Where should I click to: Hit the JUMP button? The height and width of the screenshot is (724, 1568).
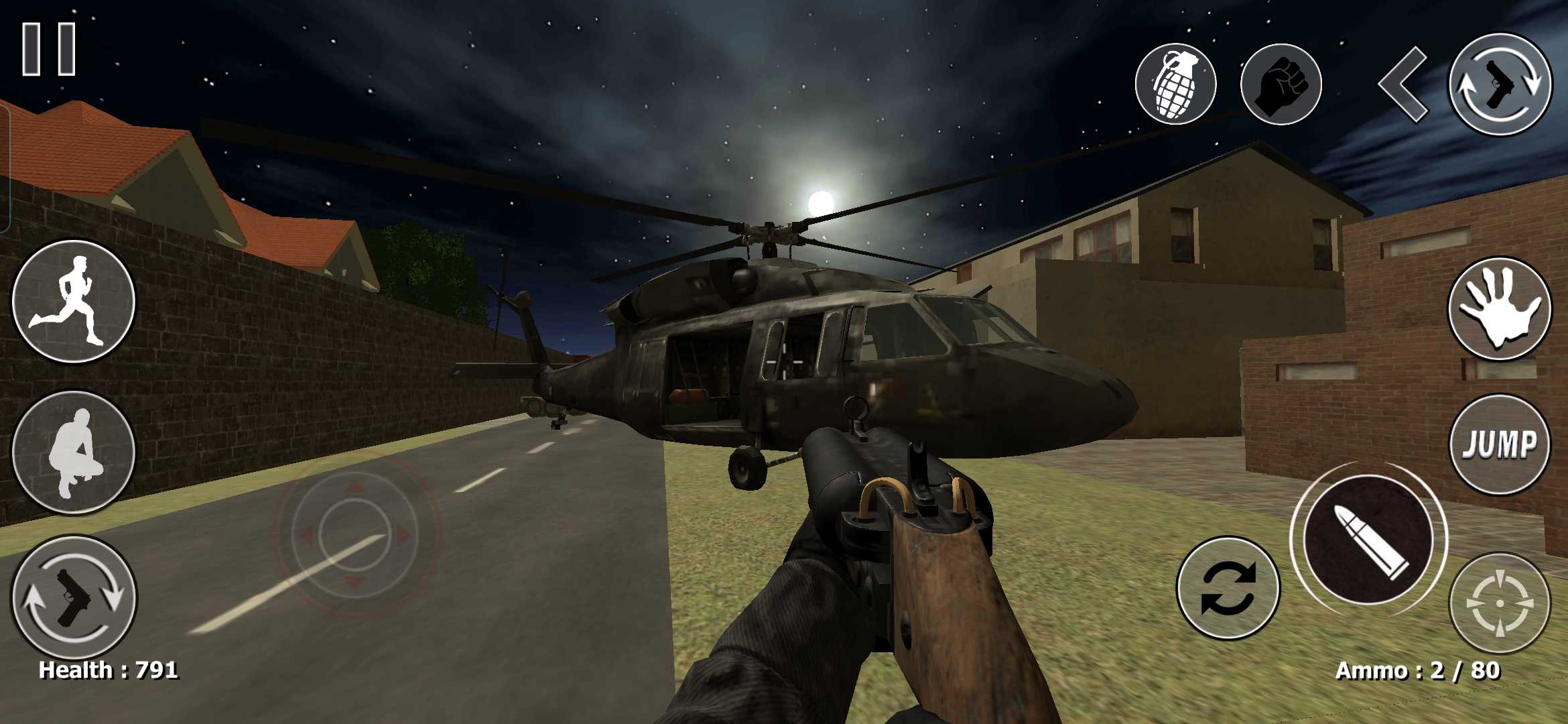1500,444
